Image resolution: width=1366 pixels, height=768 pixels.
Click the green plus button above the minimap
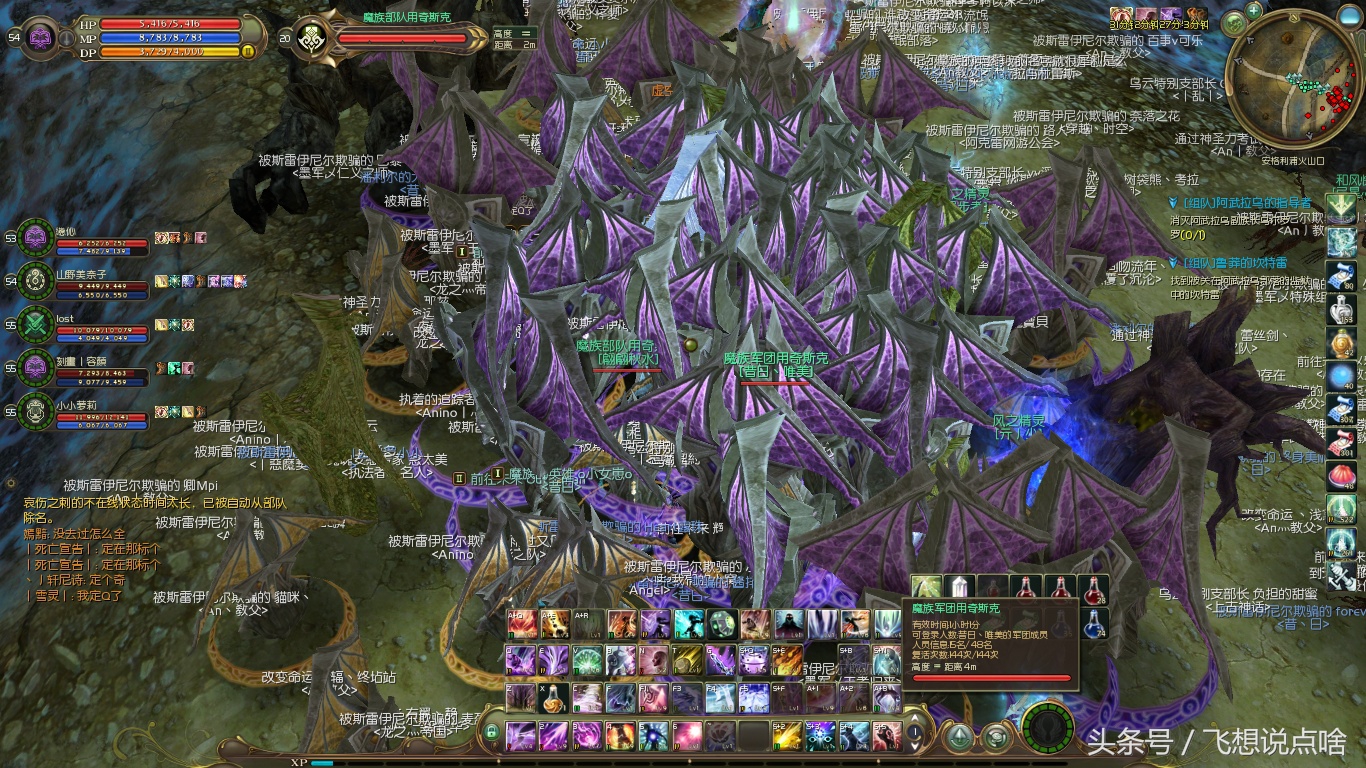click(x=1255, y=10)
